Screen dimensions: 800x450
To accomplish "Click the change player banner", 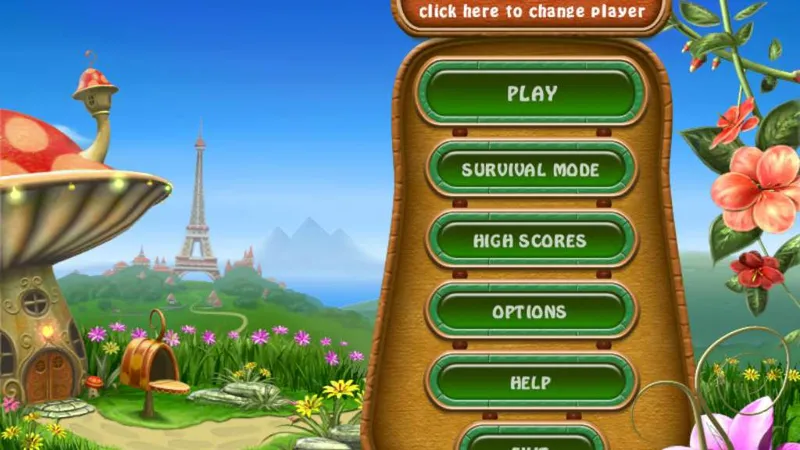I will [531, 13].
